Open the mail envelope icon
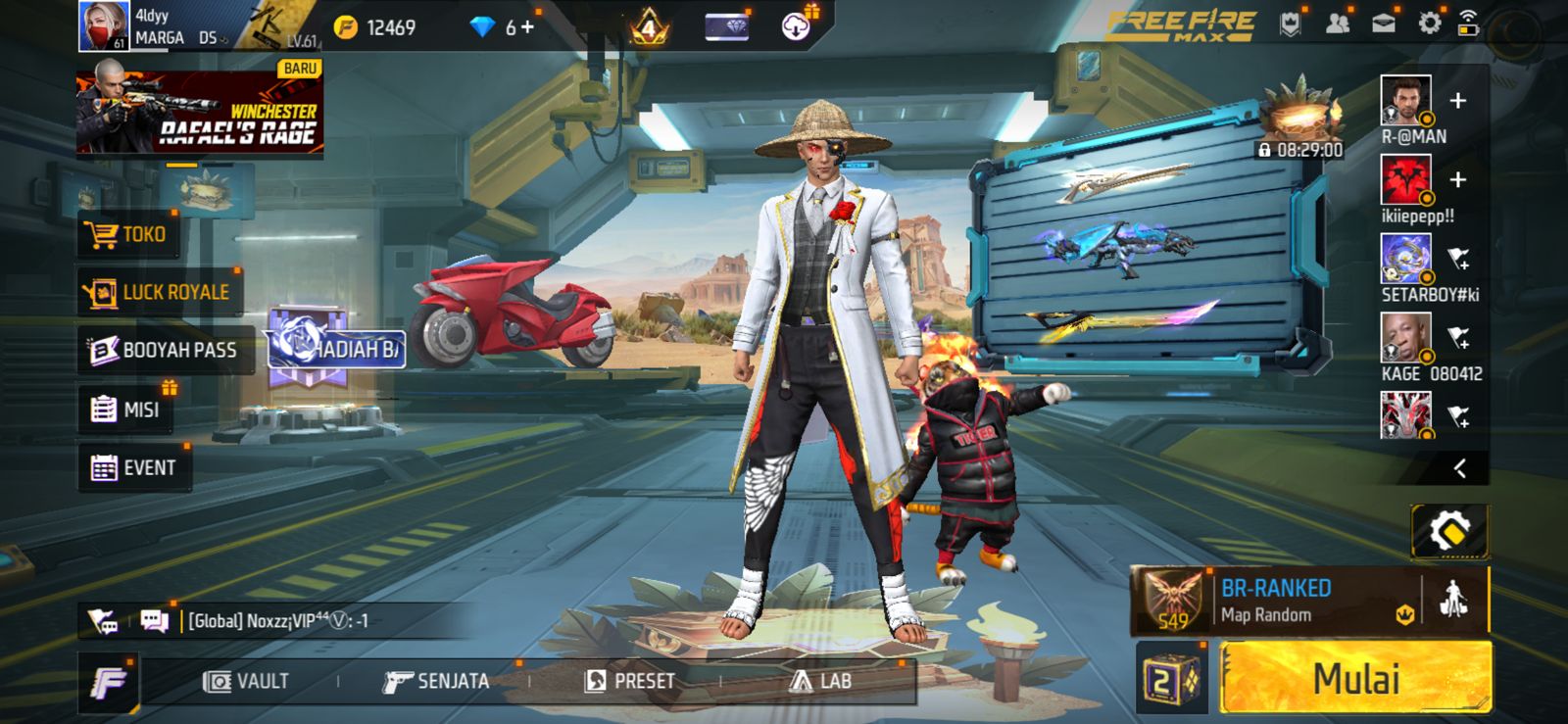This screenshot has height=724, width=1568. 1383,24
